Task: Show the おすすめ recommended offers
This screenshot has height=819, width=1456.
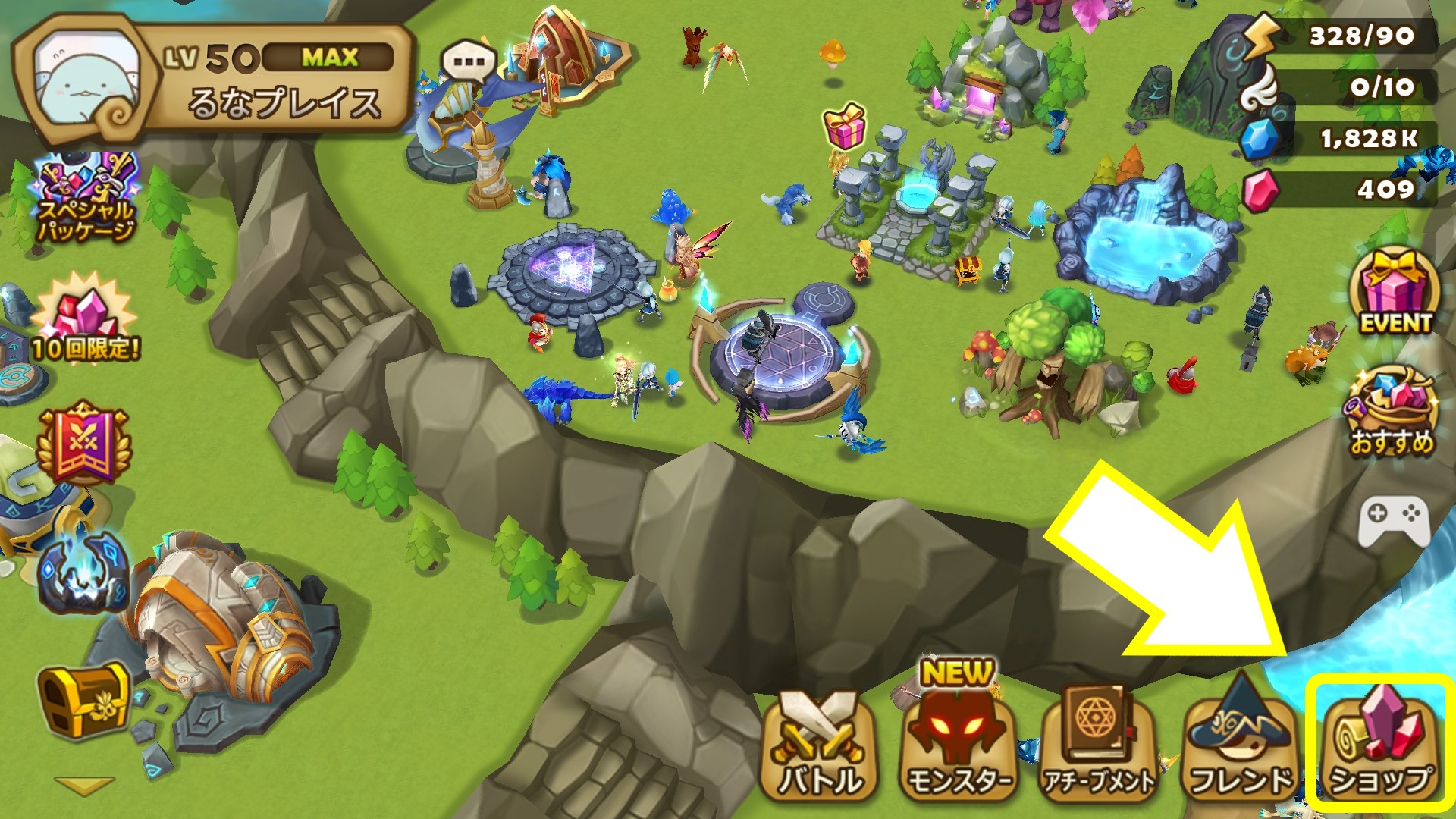Action: (1392, 413)
